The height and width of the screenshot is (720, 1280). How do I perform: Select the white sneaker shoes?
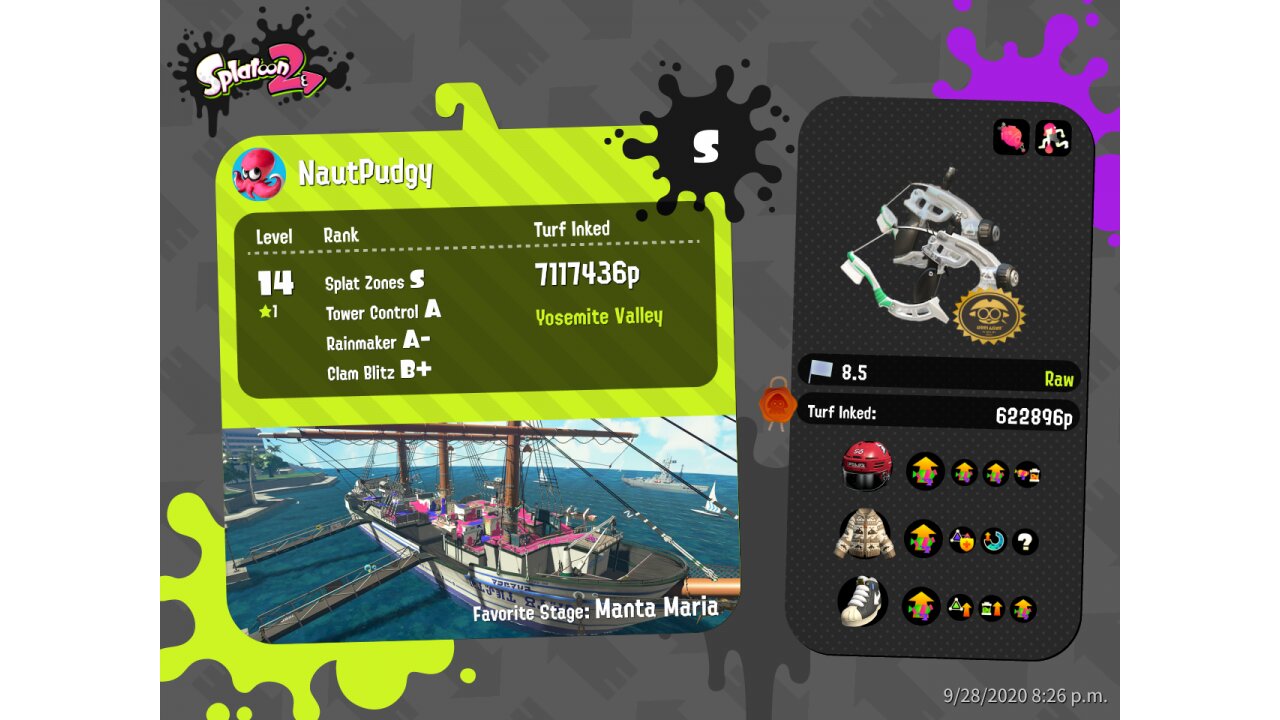pyautogui.click(x=863, y=602)
